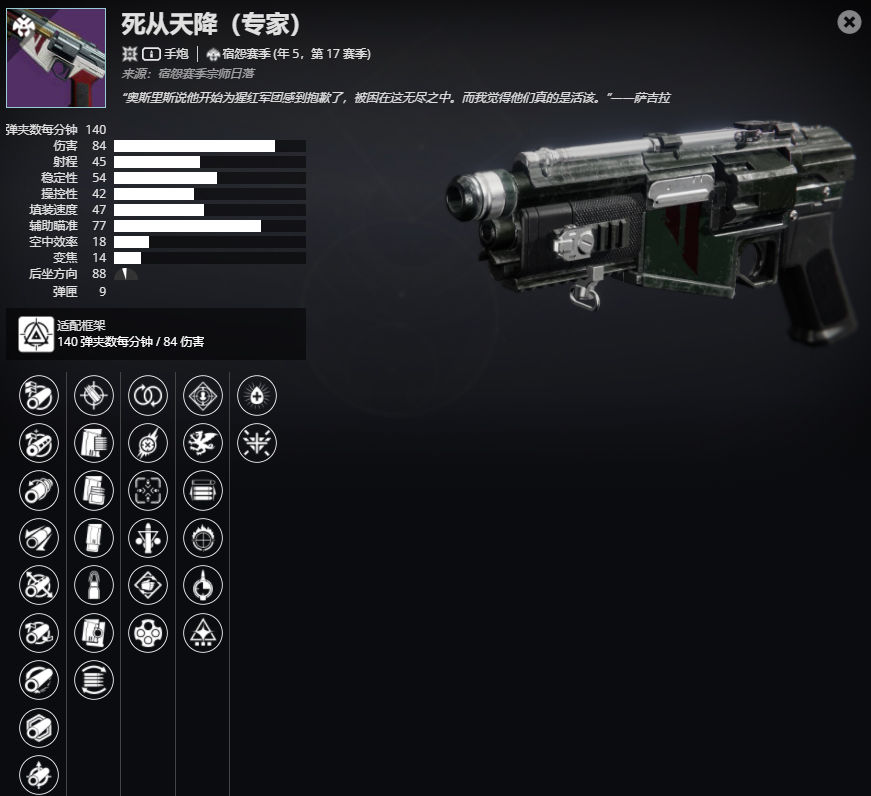Choose the flaming crosshair perk icon
871x796 pixels.
coord(202,538)
